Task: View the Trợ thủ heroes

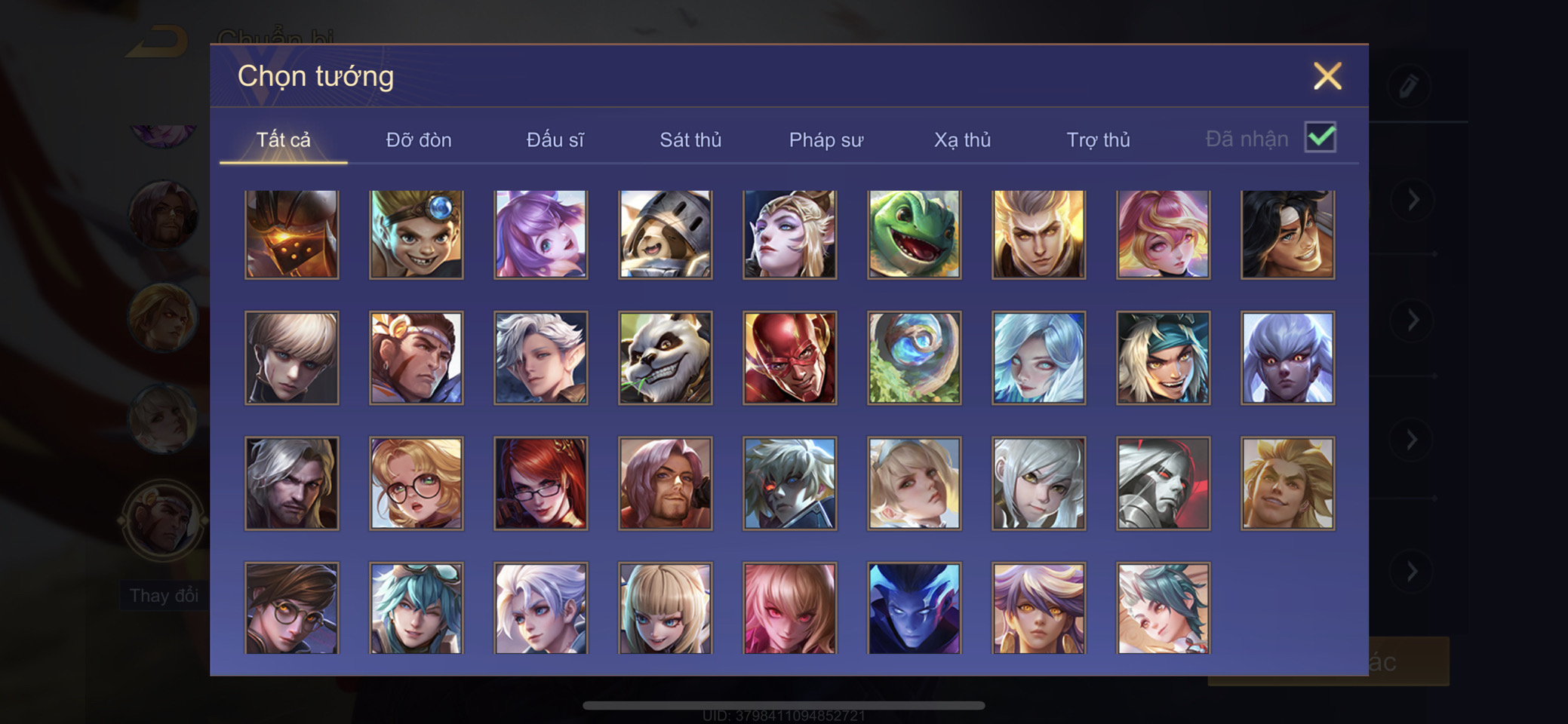Action: (1098, 140)
